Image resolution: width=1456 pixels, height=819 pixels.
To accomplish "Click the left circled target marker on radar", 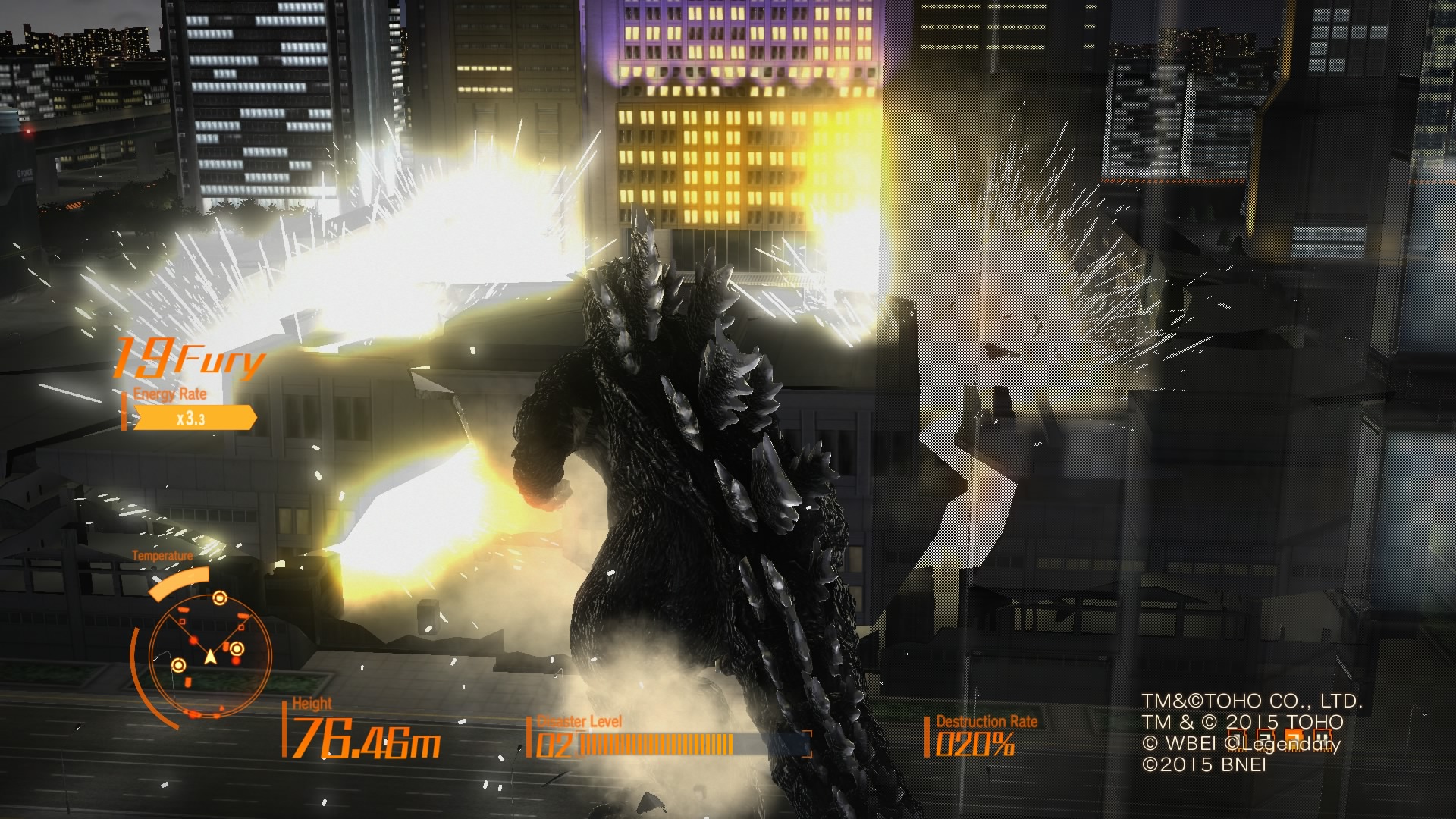I will click(179, 664).
